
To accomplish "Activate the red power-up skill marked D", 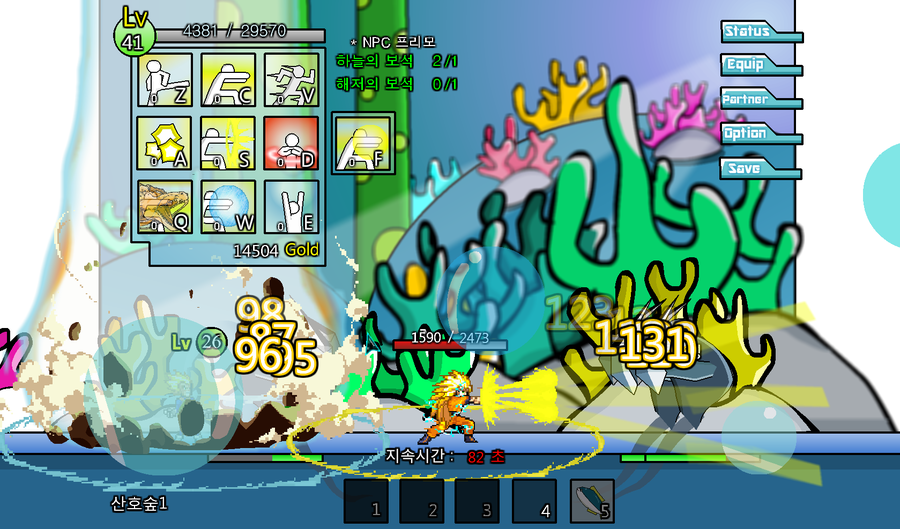I will (291, 143).
